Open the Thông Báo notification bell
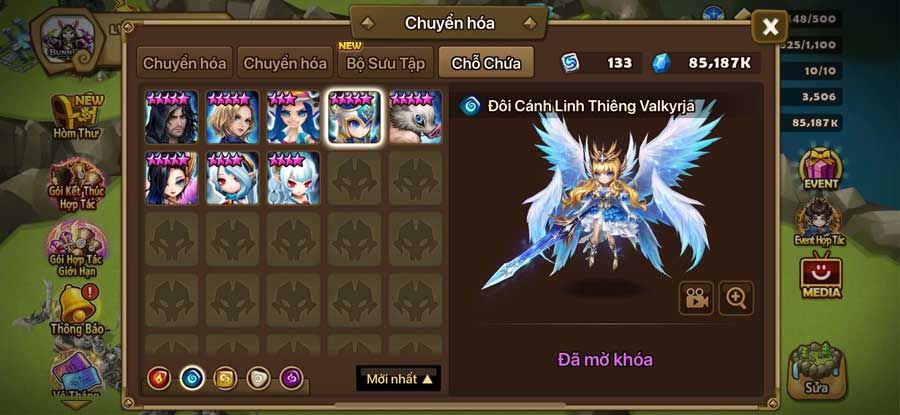The image size is (900, 415). pyautogui.click(x=77, y=310)
